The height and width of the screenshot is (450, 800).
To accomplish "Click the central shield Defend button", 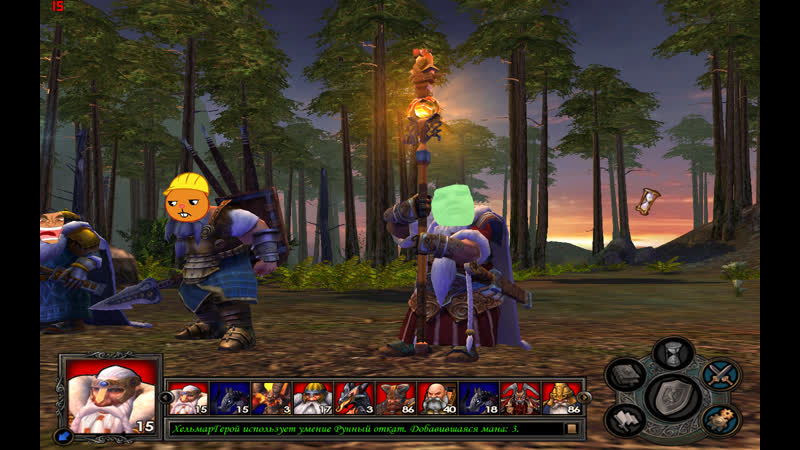I will point(672,397).
